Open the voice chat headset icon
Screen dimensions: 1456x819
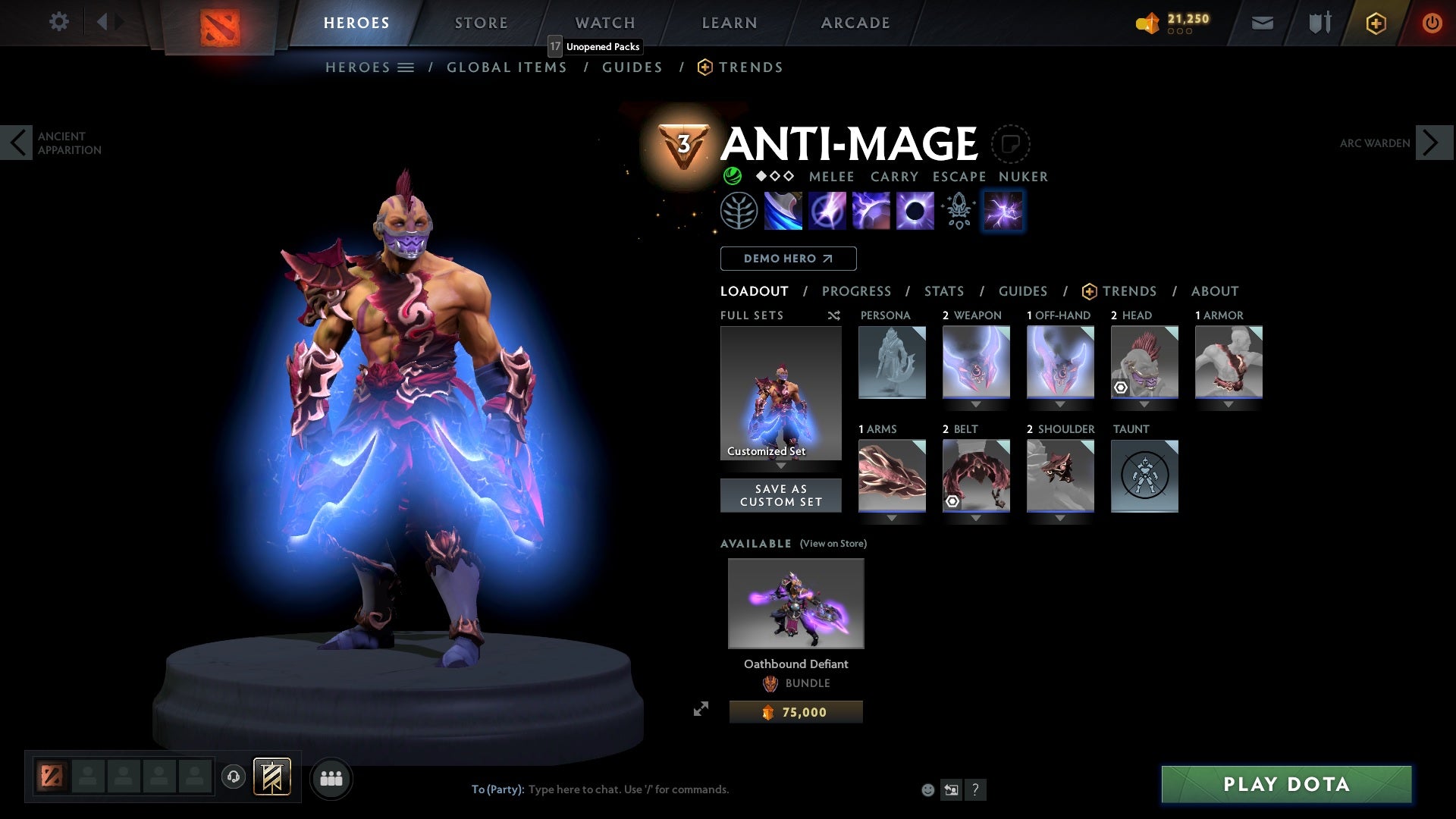(x=233, y=777)
